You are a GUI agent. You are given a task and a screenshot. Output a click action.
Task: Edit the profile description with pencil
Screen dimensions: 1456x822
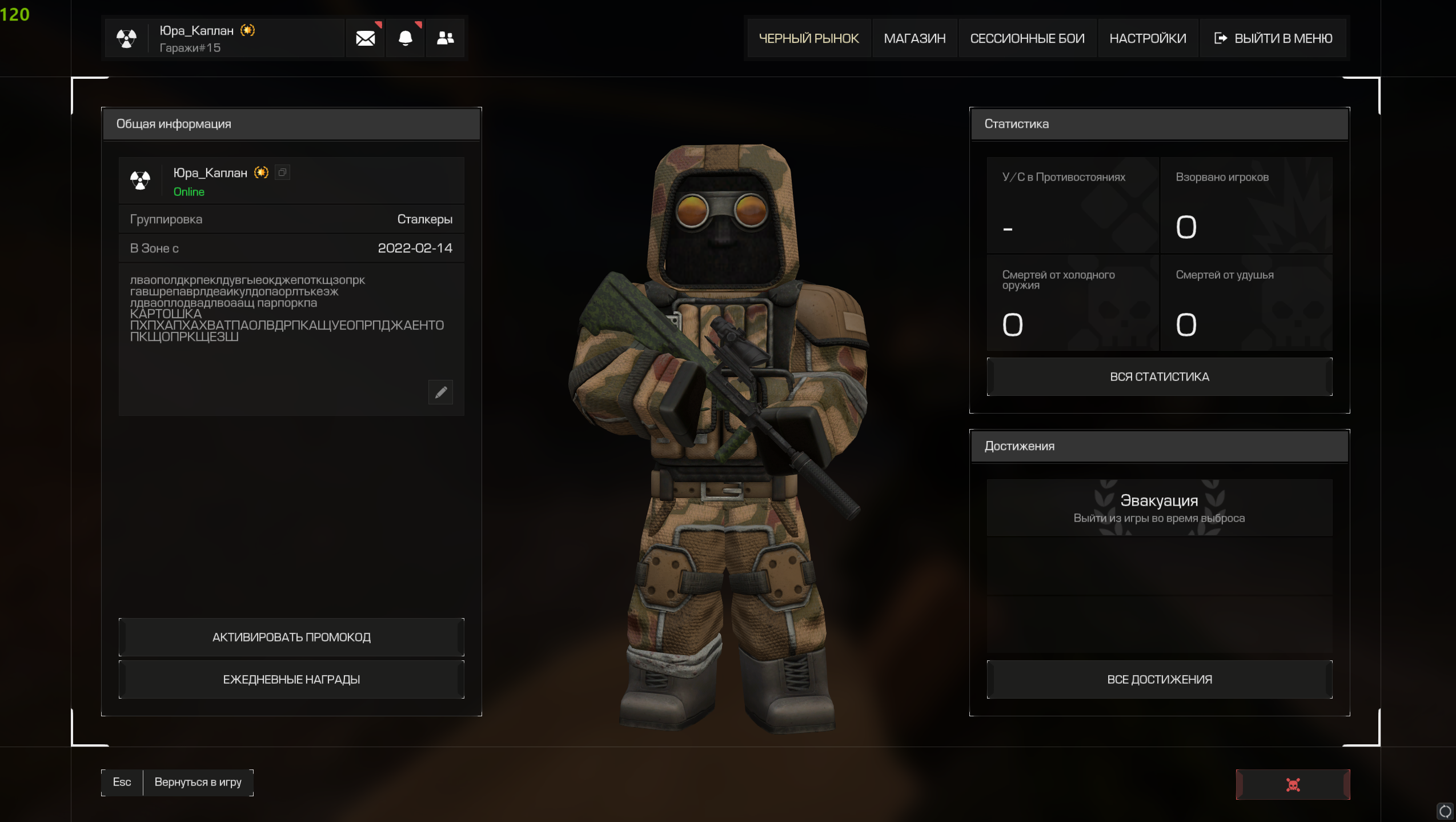point(440,392)
